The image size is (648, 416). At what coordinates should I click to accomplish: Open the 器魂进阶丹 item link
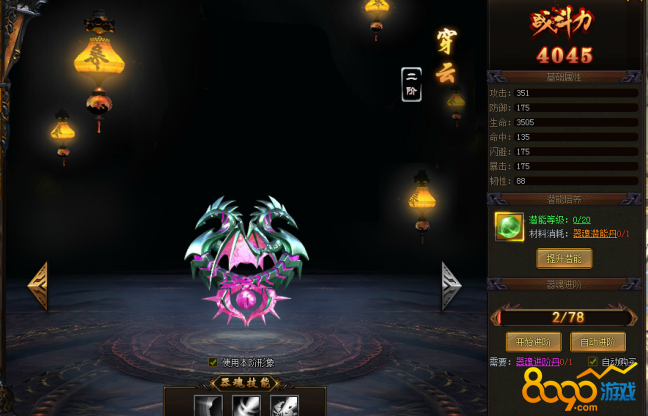538,362
